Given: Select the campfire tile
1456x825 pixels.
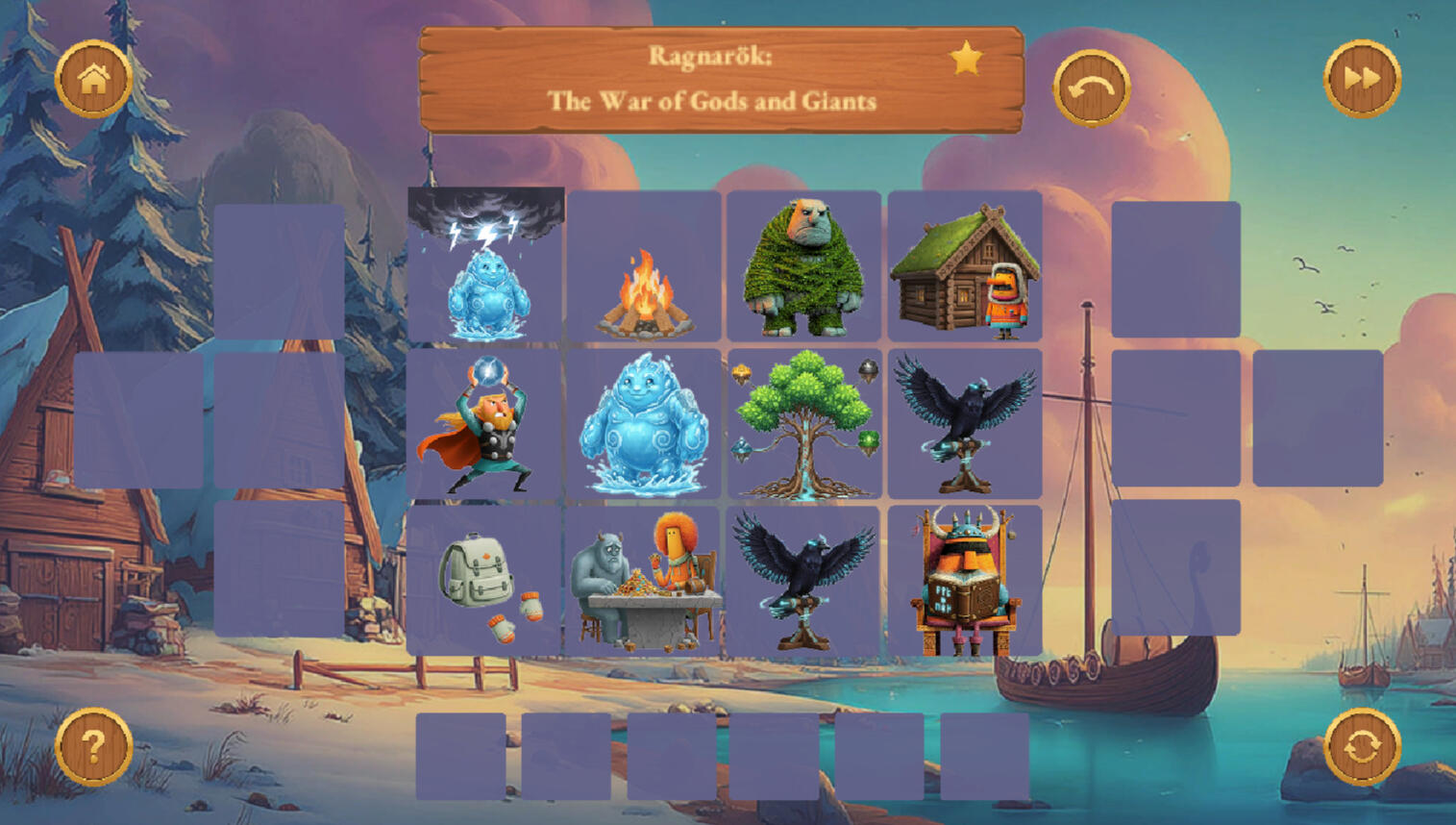Looking at the screenshot, I should point(644,267).
